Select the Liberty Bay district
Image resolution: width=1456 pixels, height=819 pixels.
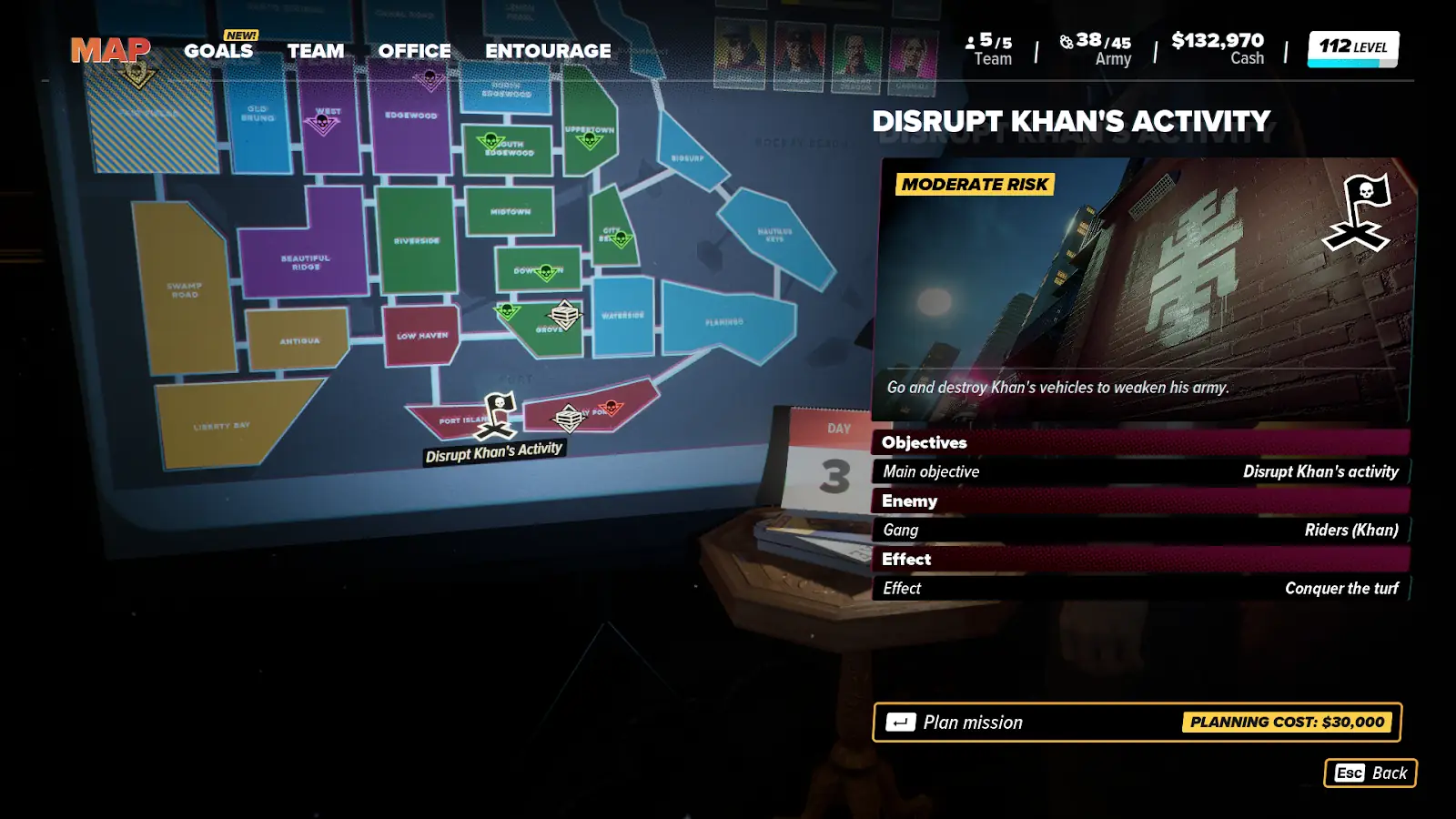[x=222, y=425]
